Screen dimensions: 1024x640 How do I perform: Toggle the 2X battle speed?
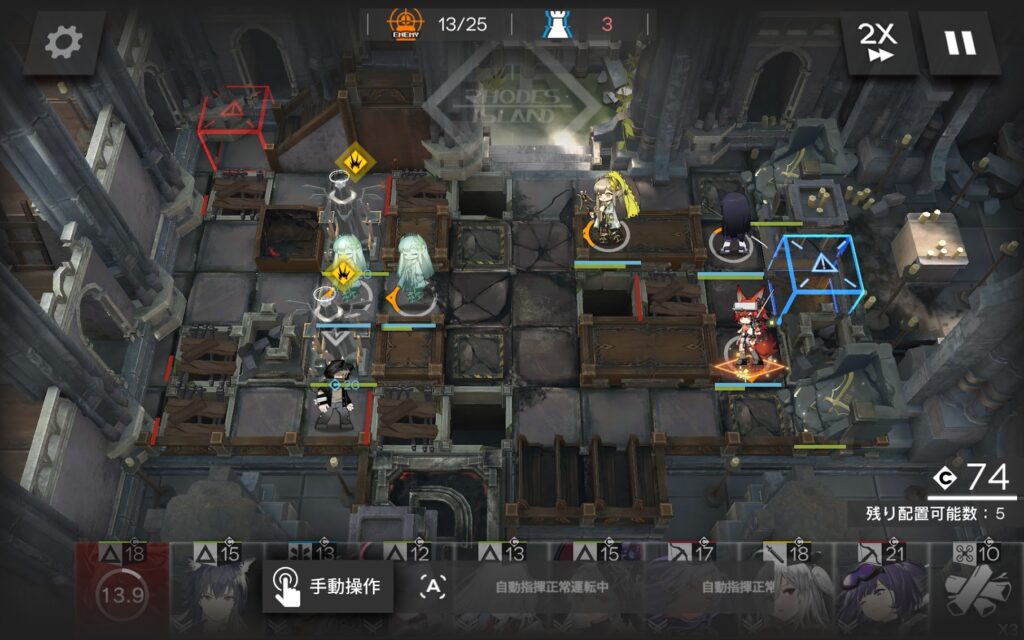[878, 43]
